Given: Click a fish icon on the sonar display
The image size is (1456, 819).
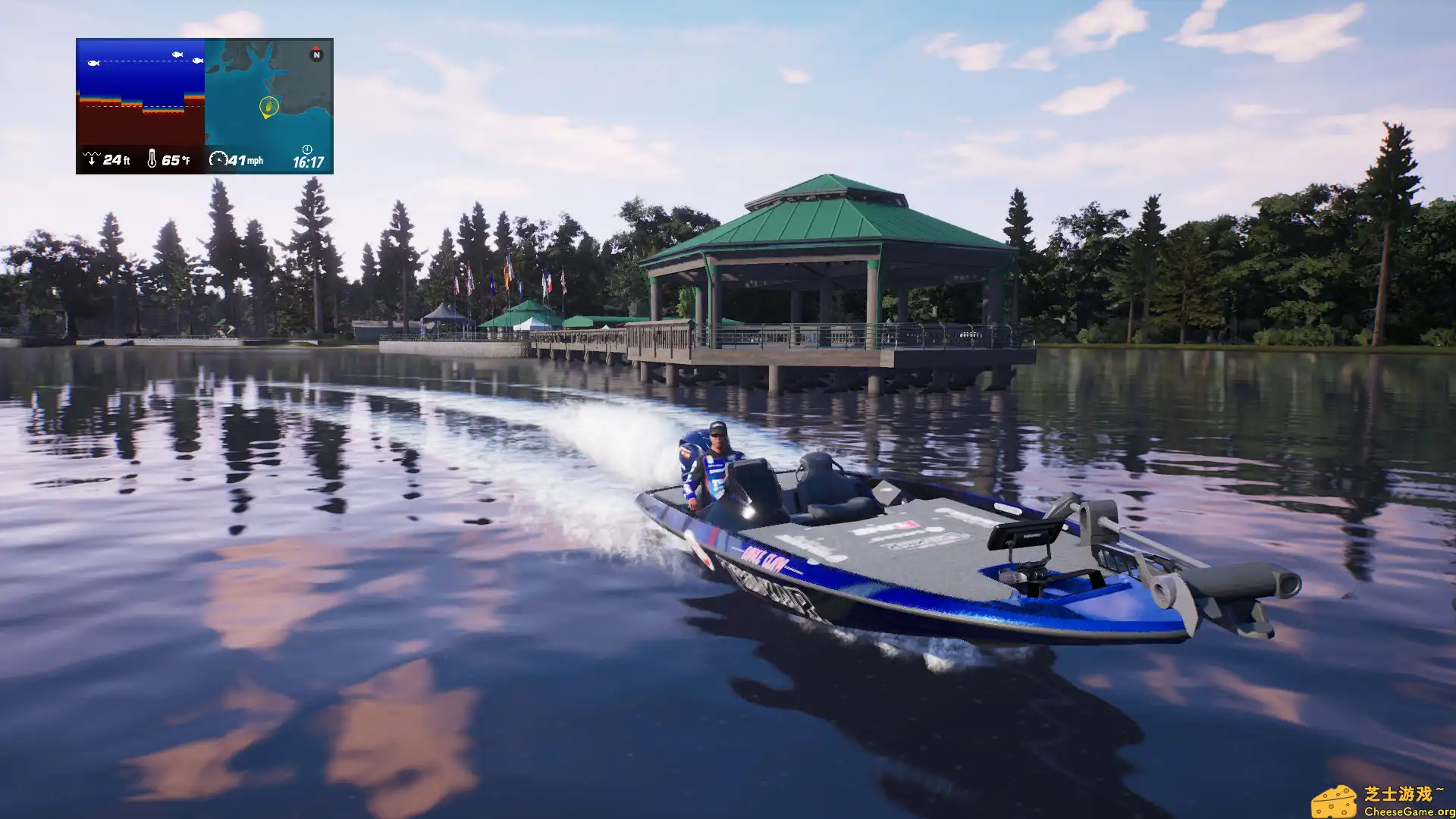Looking at the screenshot, I should coord(94,64).
